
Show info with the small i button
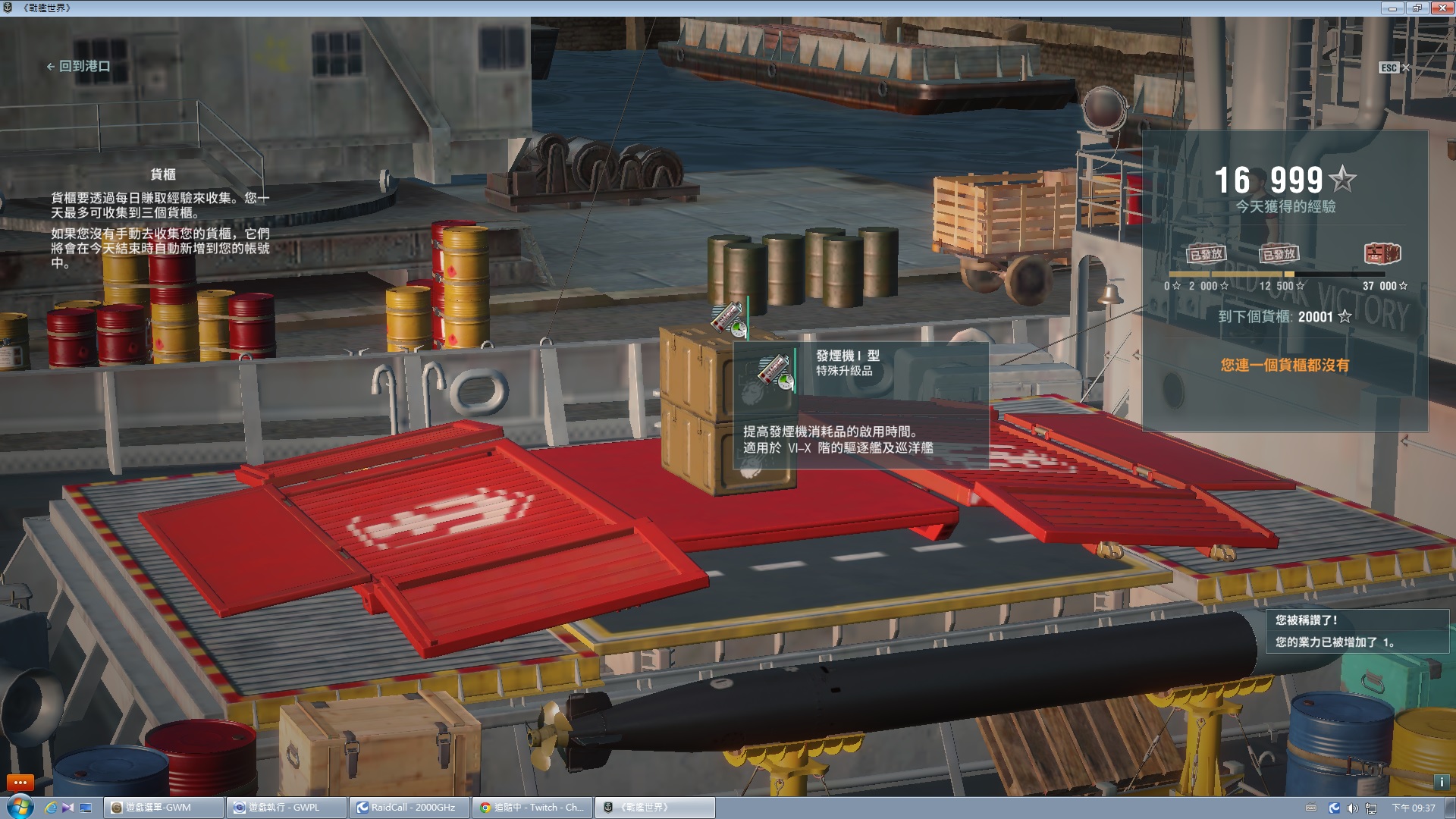tap(1441, 782)
